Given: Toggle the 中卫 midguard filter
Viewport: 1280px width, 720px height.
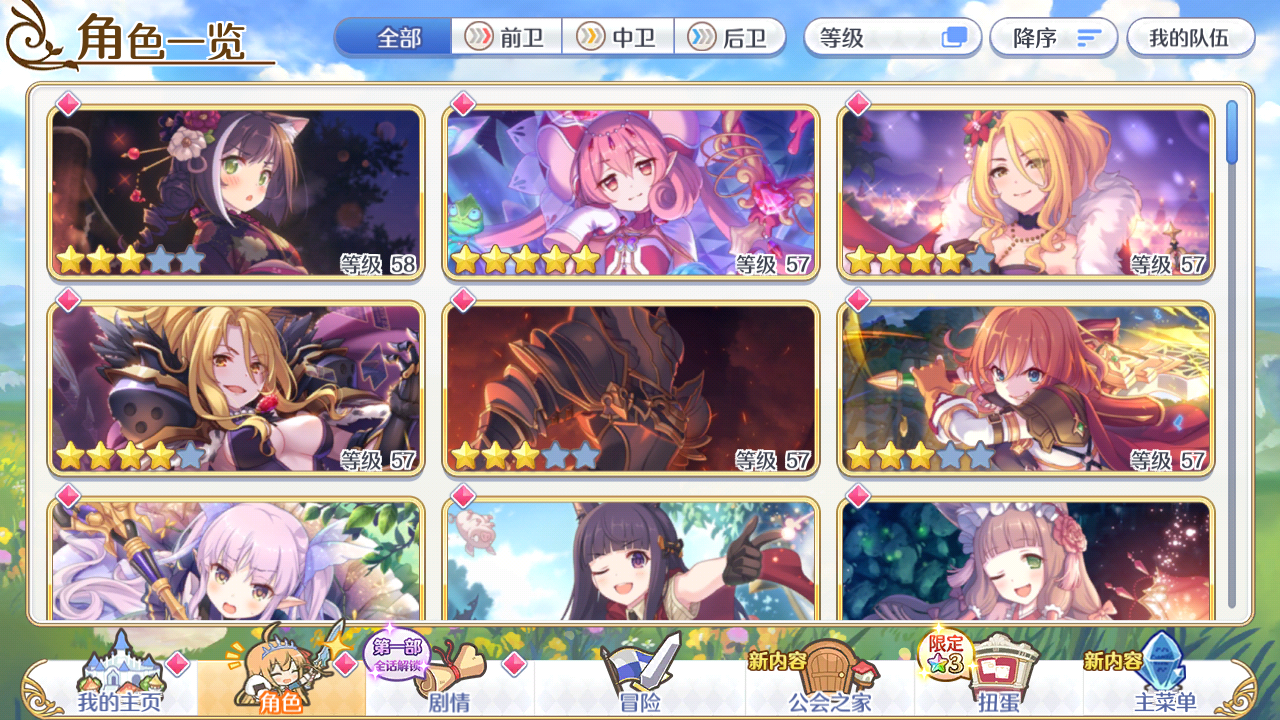Looking at the screenshot, I should tap(617, 38).
